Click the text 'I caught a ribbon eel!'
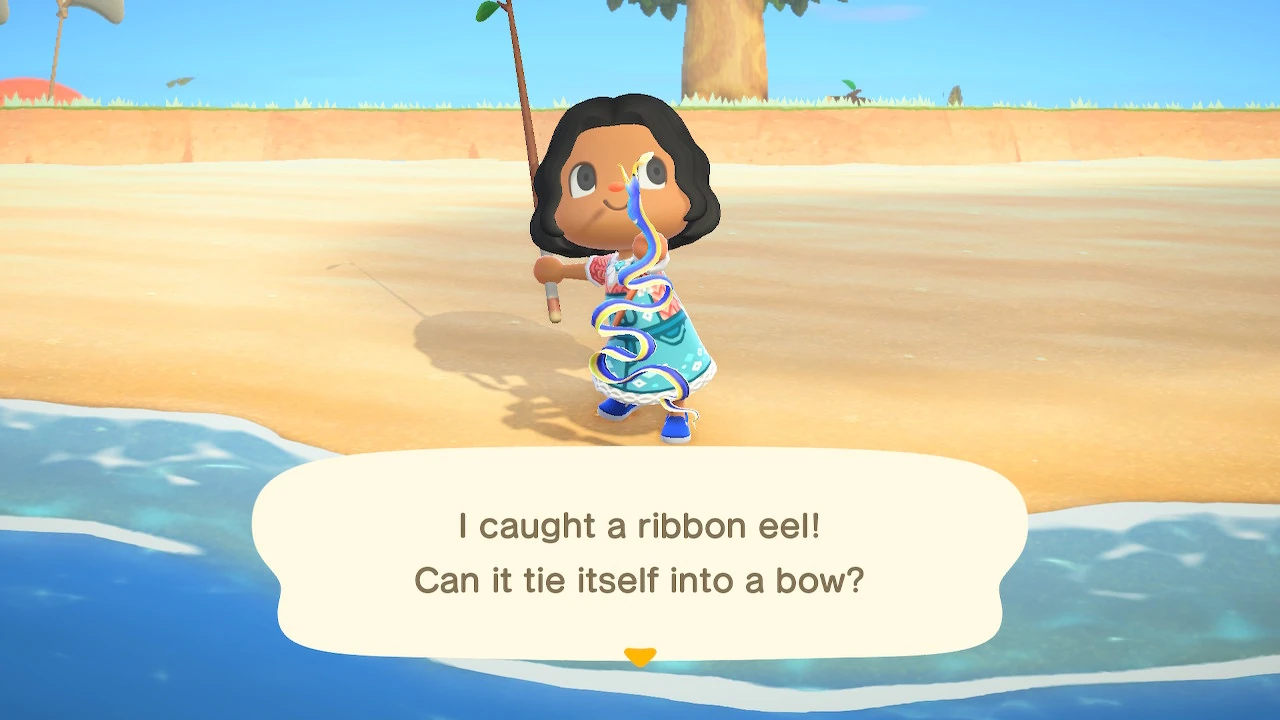This screenshot has height=720, width=1280. (640, 524)
